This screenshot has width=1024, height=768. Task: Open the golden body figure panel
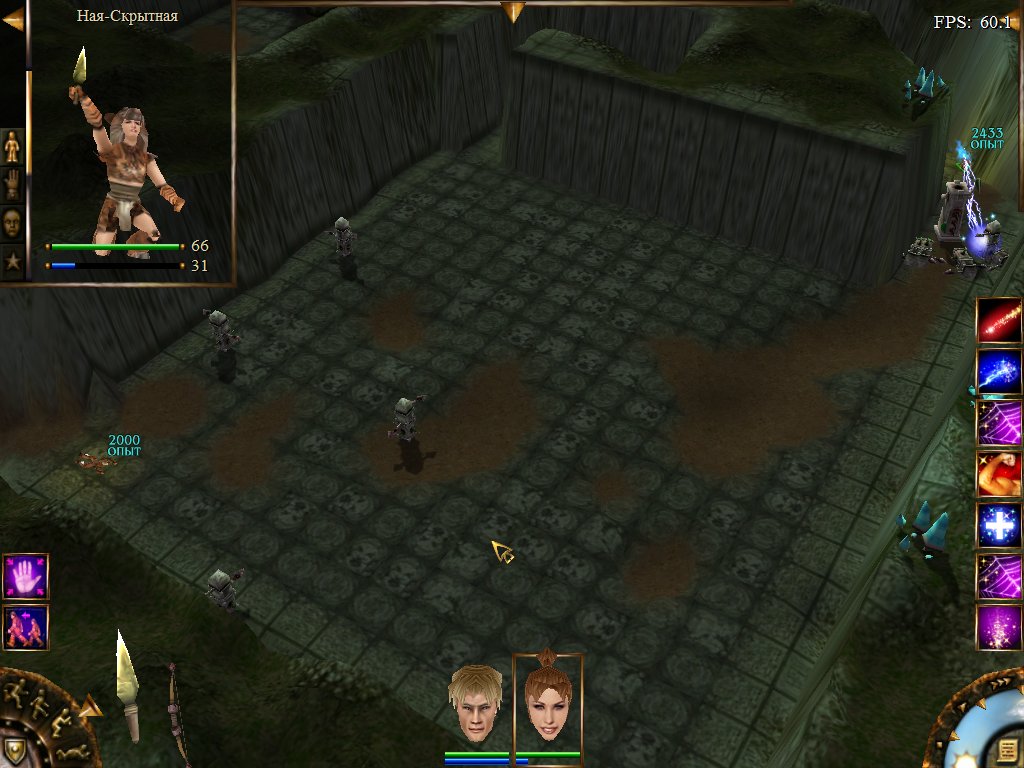pyautogui.click(x=12, y=147)
